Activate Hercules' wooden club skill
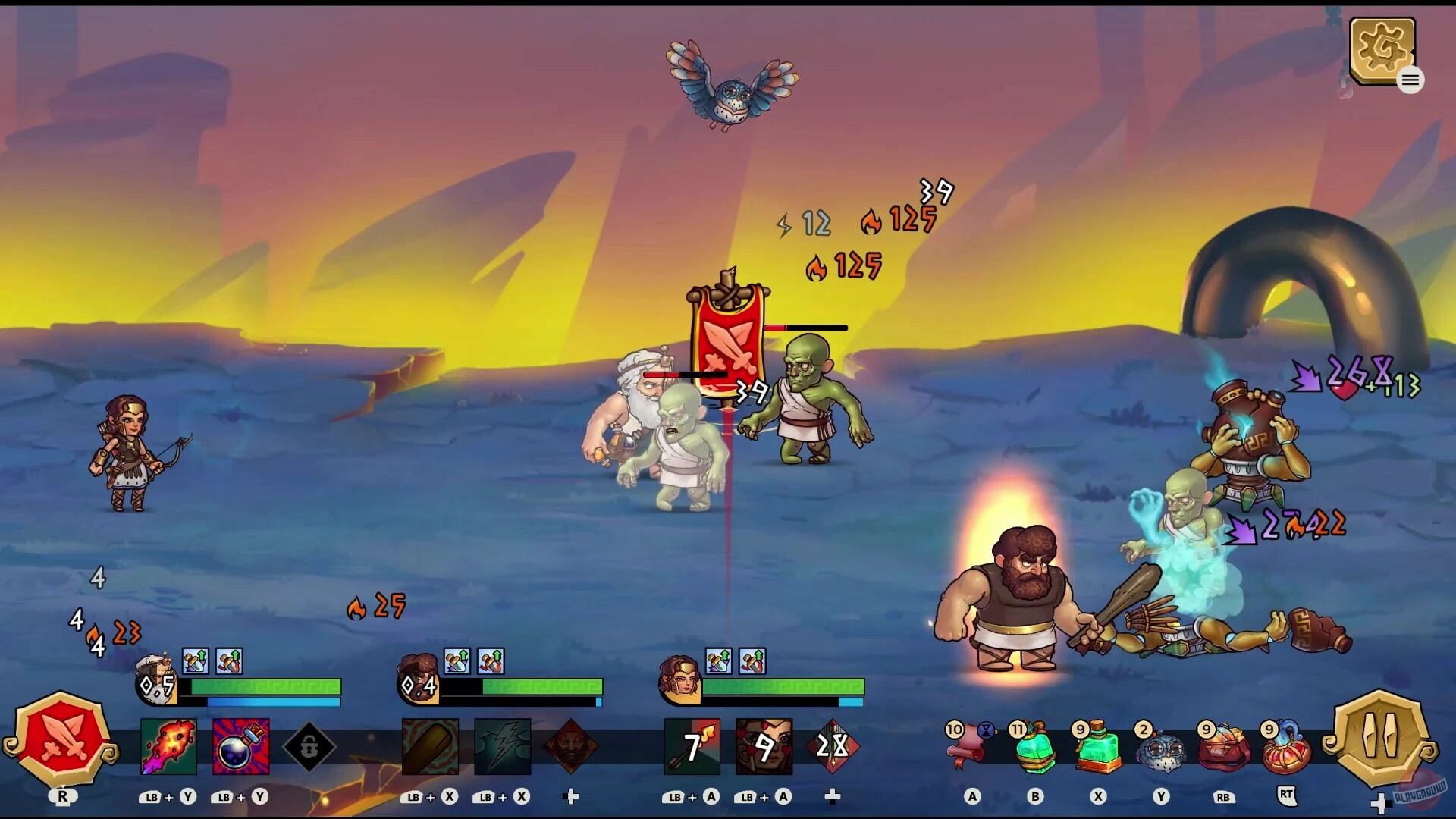 (x=430, y=747)
